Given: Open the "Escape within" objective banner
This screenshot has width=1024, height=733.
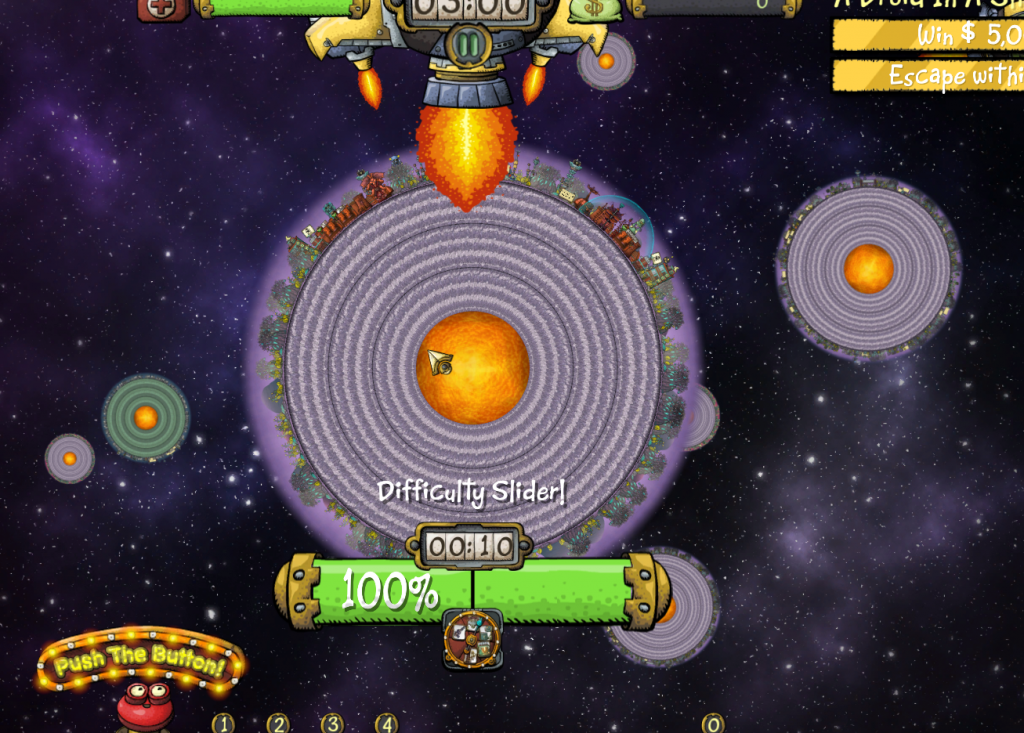Looking at the screenshot, I should click(x=928, y=76).
